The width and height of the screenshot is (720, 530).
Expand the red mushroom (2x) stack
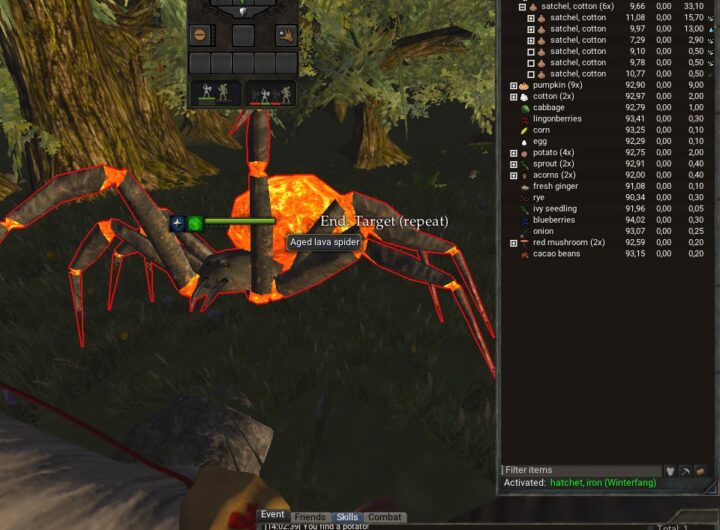513,242
